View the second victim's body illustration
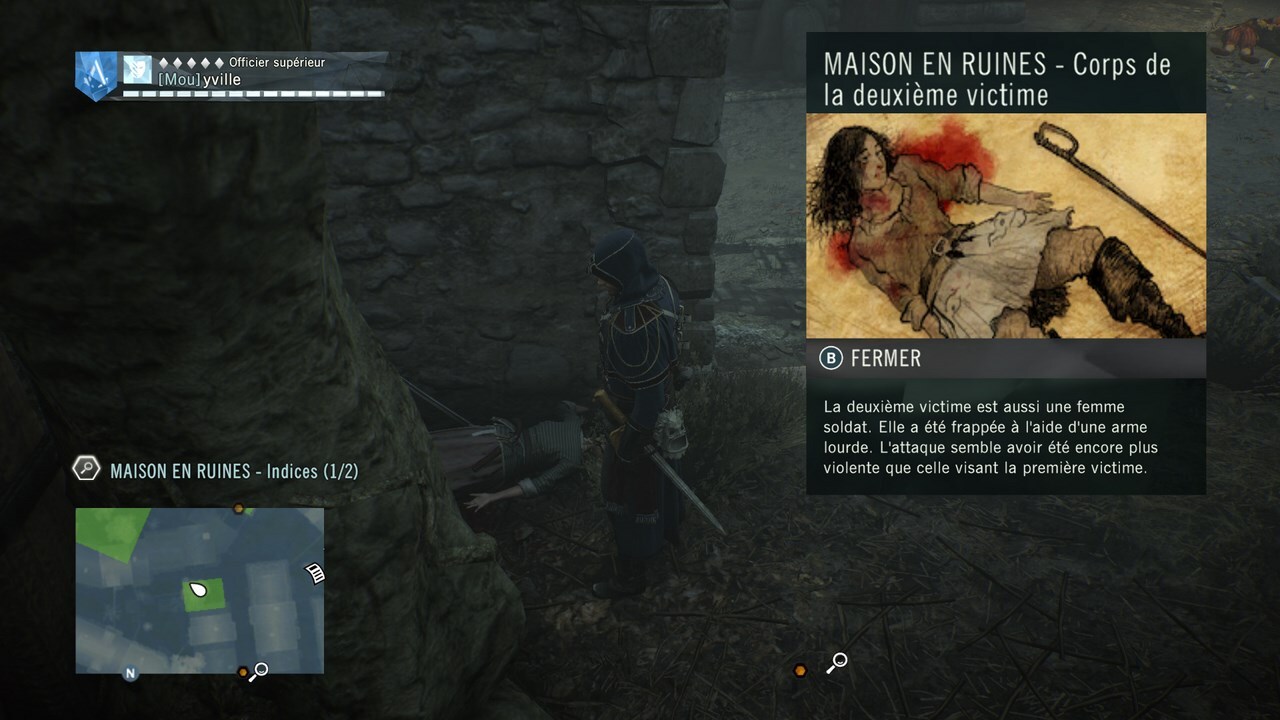 1005,225
